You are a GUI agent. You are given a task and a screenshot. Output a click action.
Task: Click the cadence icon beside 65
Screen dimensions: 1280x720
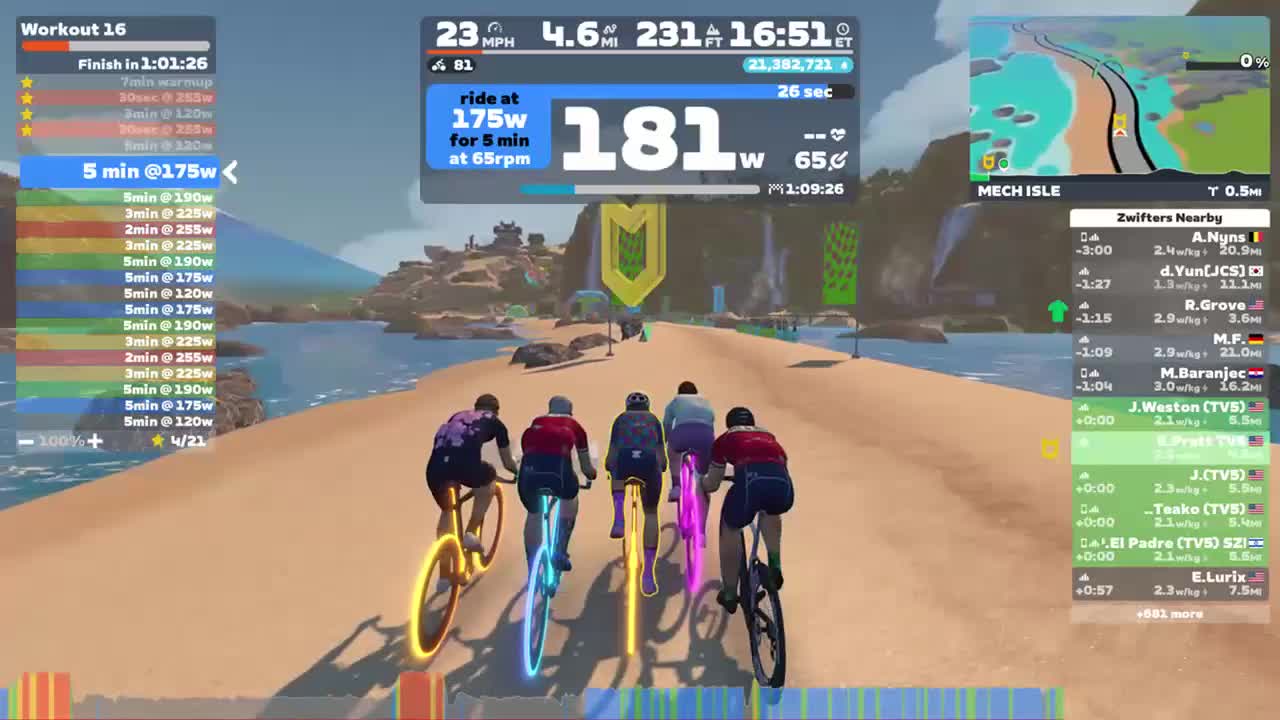click(x=838, y=161)
